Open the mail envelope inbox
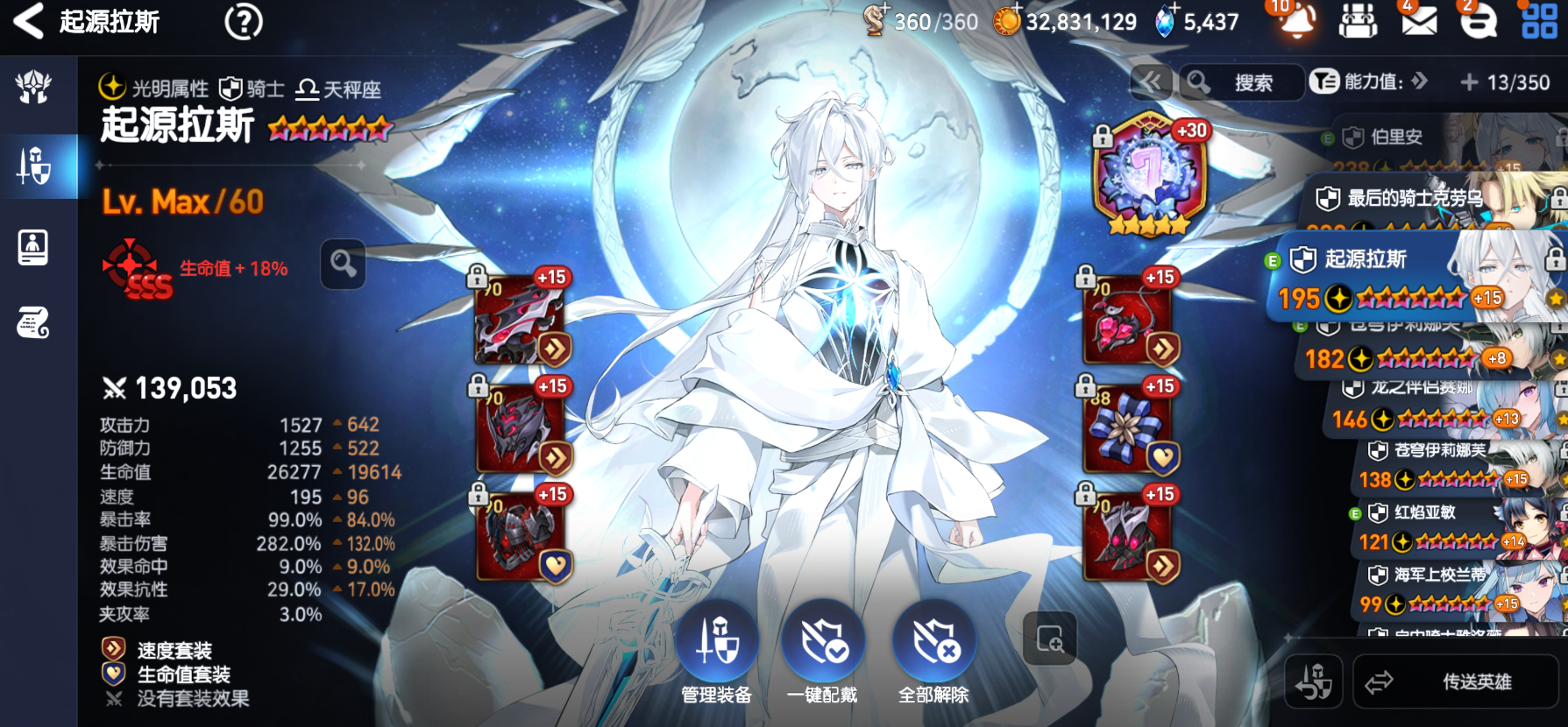The height and width of the screenshot is (727, 1568). point(1418,21)
